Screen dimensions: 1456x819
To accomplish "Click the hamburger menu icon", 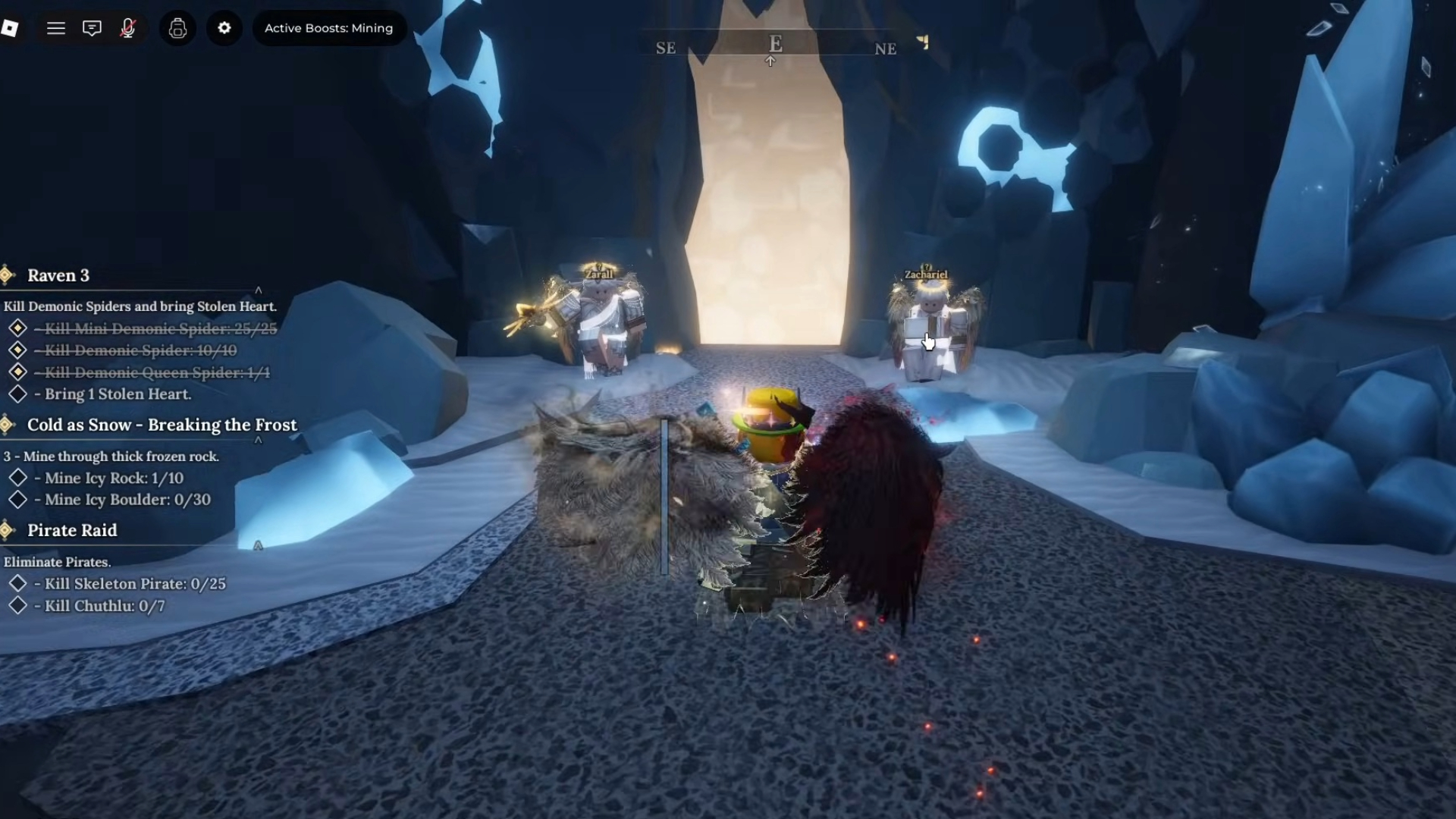I will pyautogui.click(x=56, y=28).
